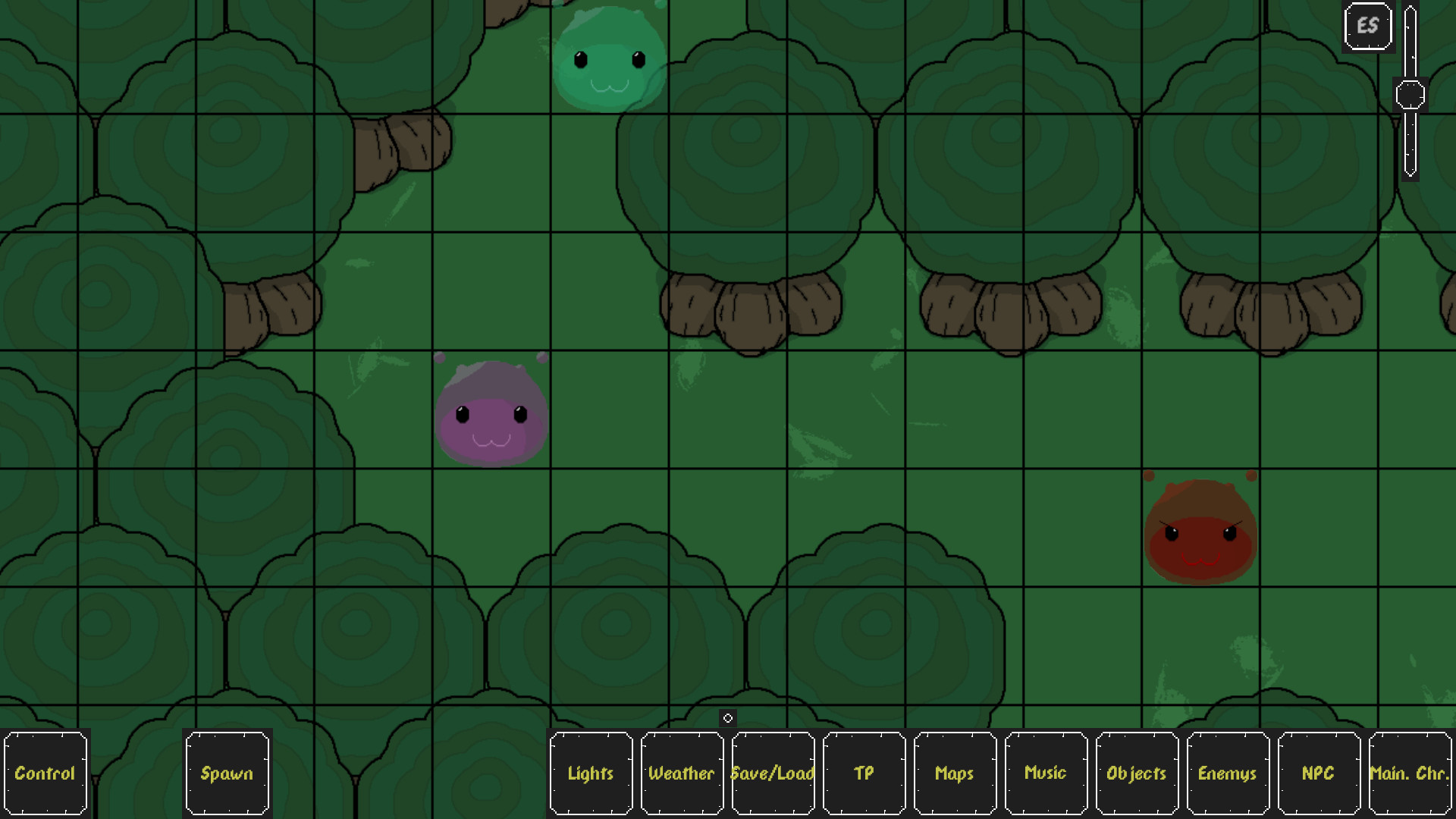Screen dimensions: 1456x819
Task: Open the Enemys editor panel
Action: (1228, 773)
